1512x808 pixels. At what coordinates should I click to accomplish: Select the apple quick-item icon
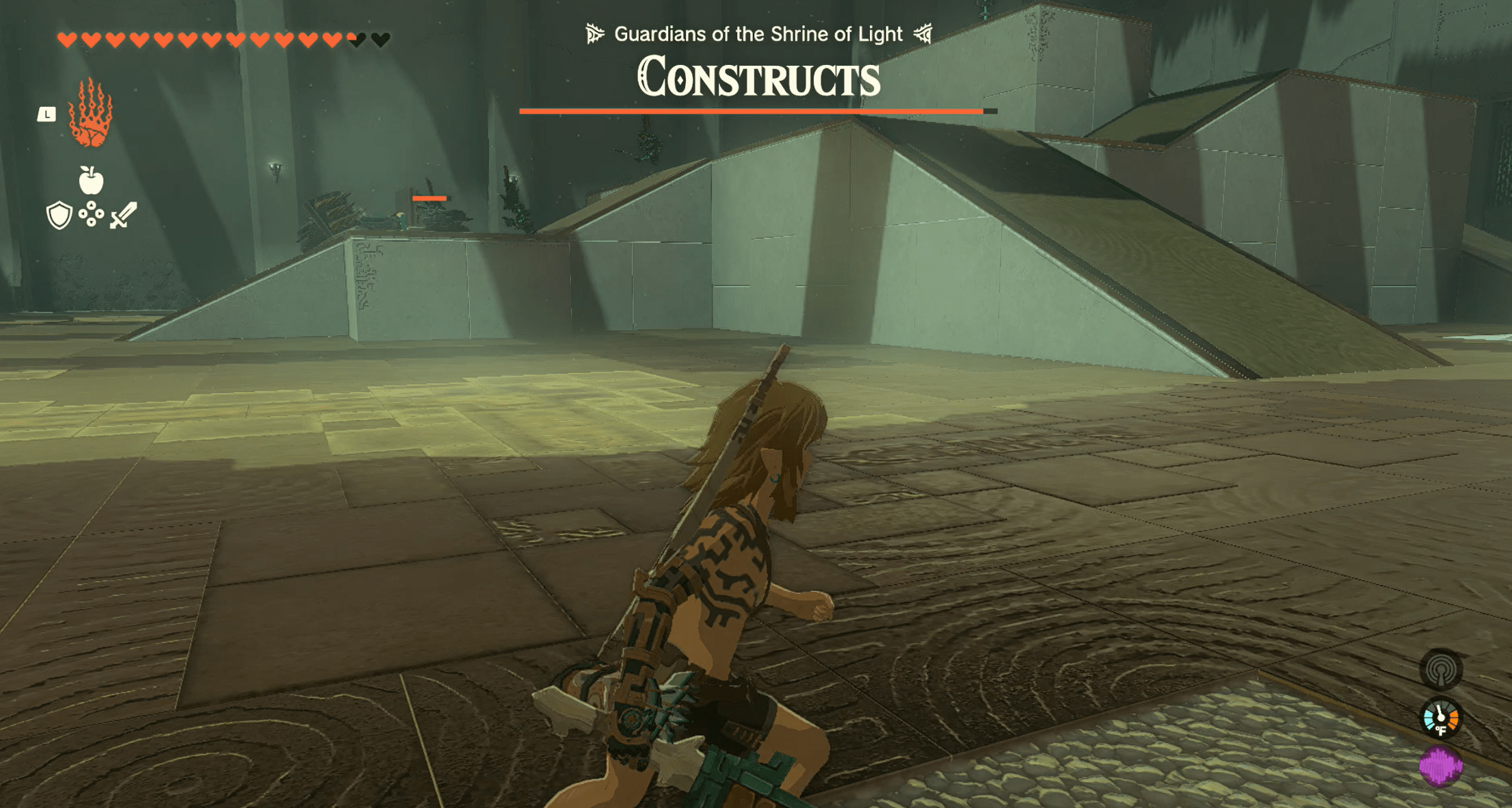(x=91, y=181)
